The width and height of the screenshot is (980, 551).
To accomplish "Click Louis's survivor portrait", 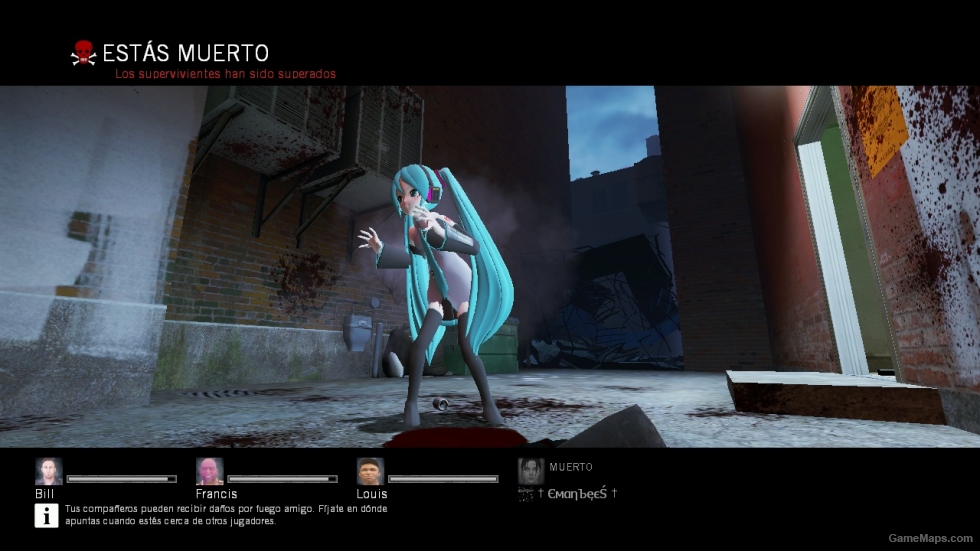I will click(x=370, y=471).
